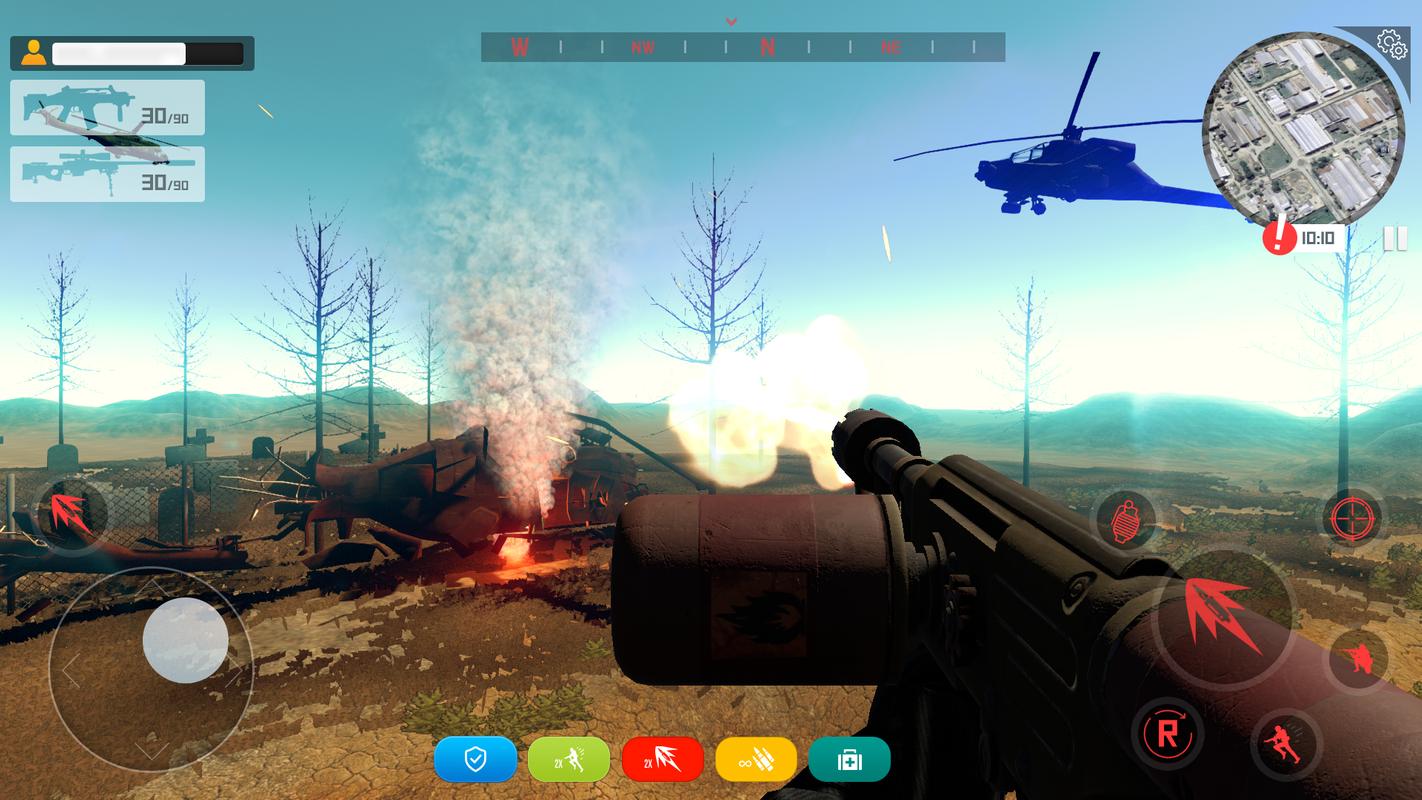Toggle aim with the crosshair button
1422x800 pixels.
(x=1353, y=519)
